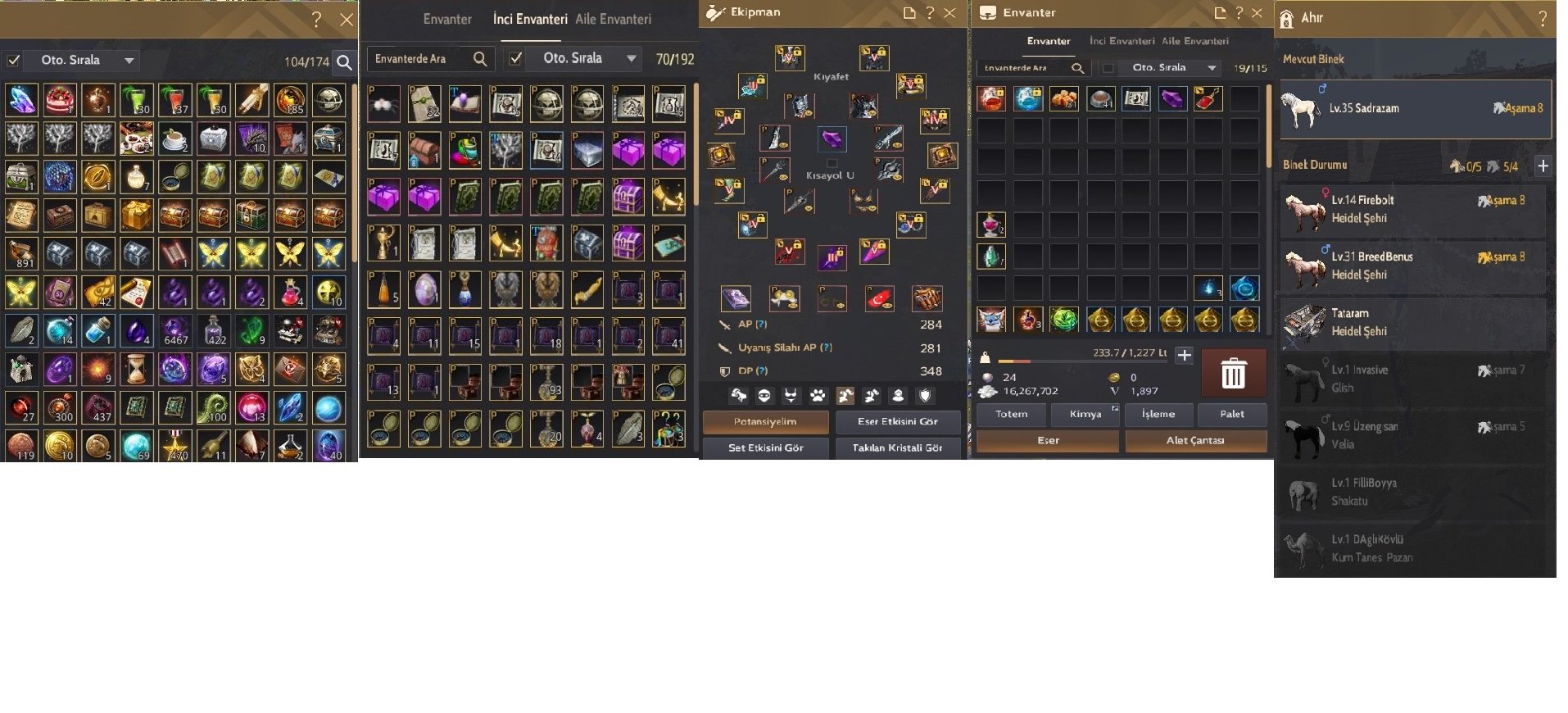
Task: Open the Alet Çantası panel
Action: click(x=1196, y=441)
